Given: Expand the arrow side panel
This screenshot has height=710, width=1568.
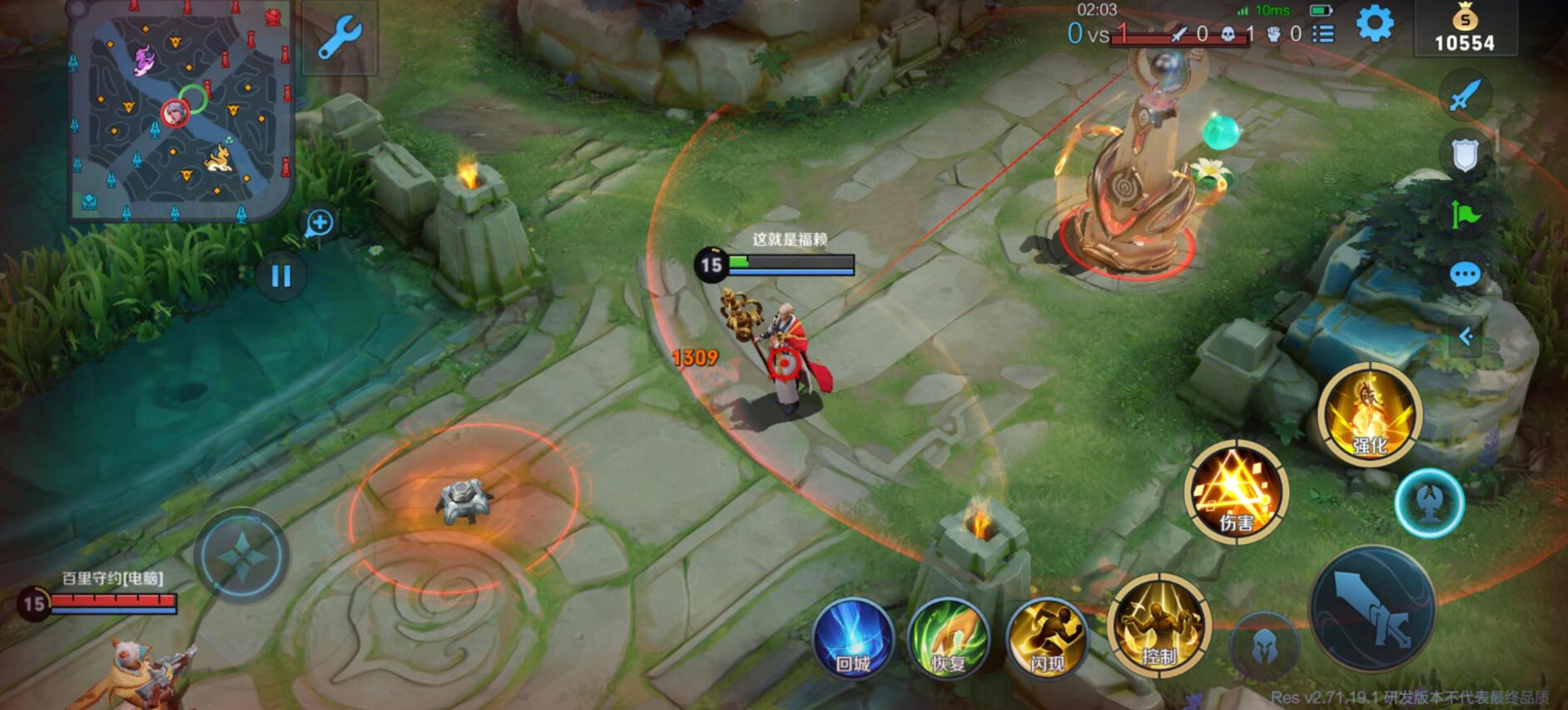Looking at the screenshot, I should [1466, 336].
